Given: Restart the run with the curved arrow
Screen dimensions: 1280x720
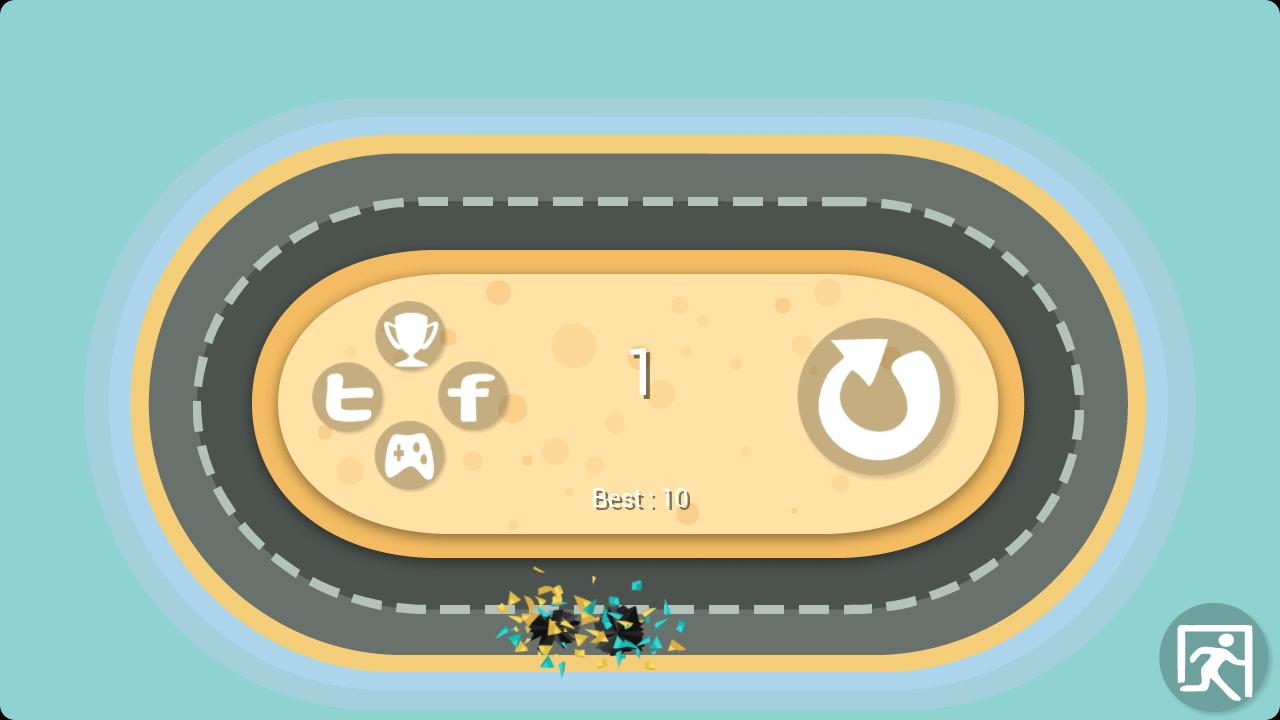Looking at the screenshot, I should click(x=877, y=398).
